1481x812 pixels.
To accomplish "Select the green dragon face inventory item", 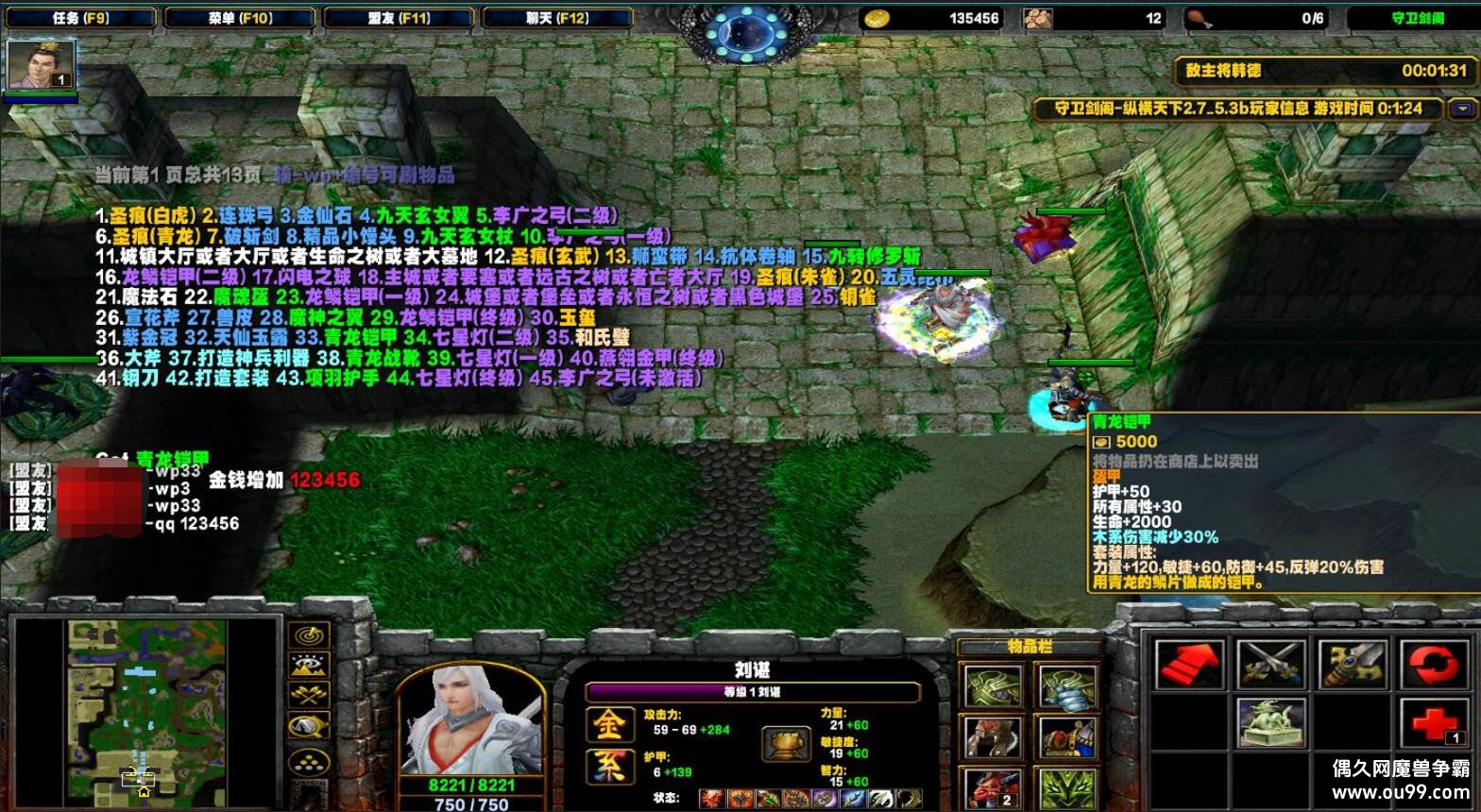I will coord(1067,788).
